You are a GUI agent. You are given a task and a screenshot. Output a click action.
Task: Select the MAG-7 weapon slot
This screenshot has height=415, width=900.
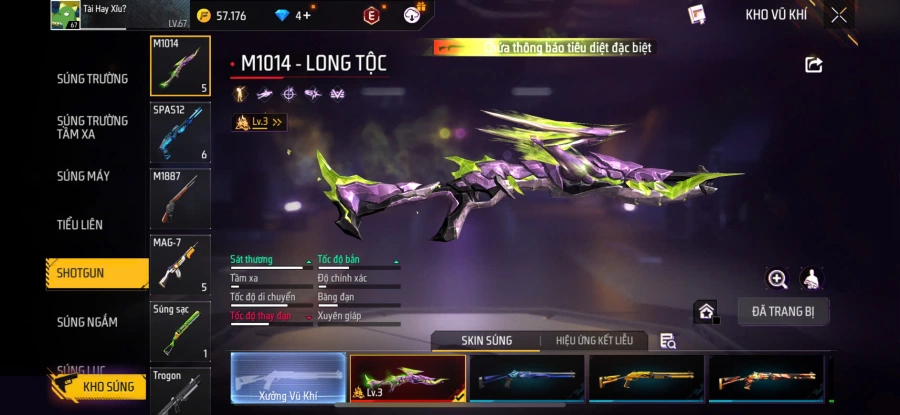[x=180, y=265]
